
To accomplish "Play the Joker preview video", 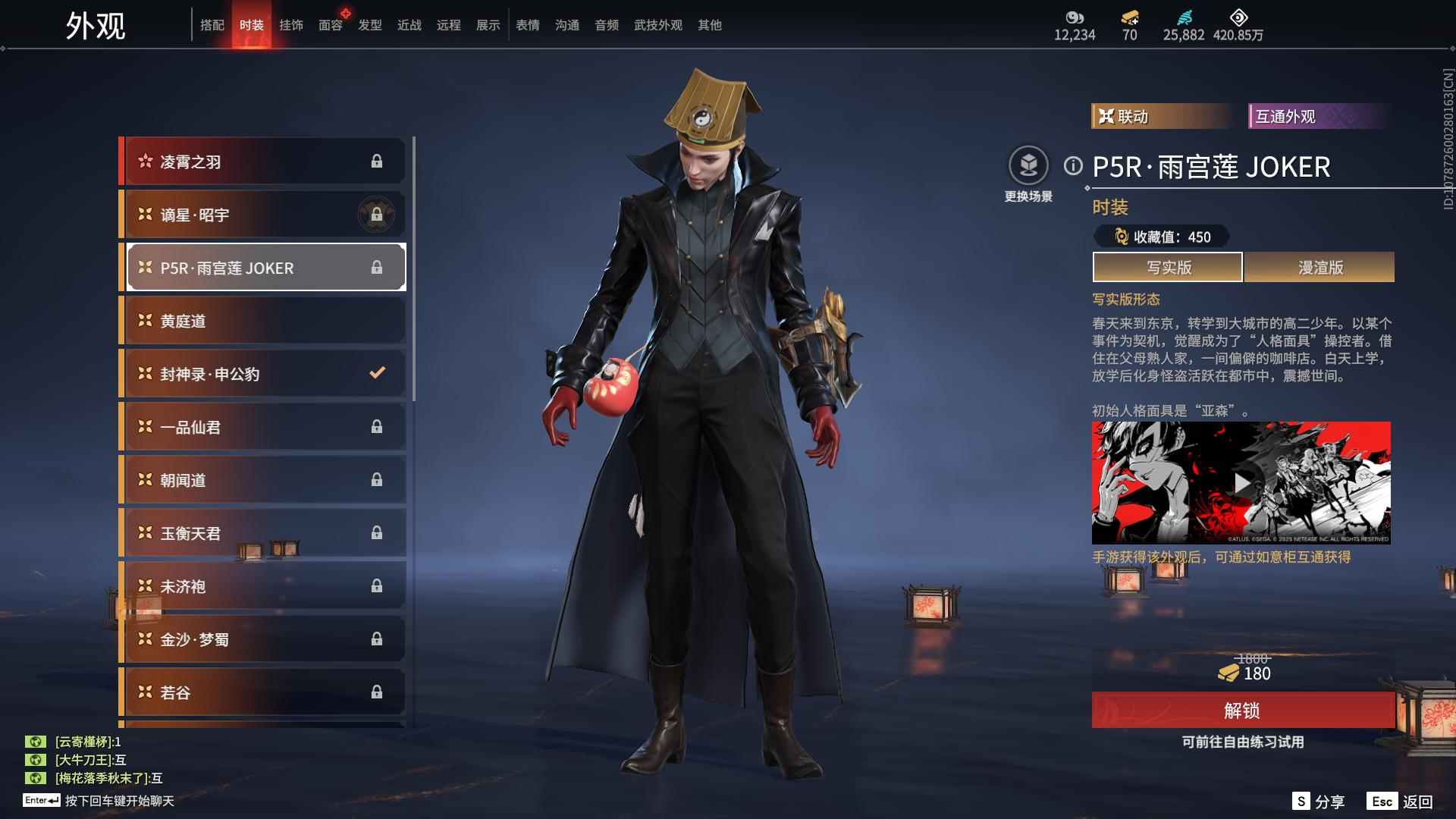I will (x=1241, y=483).
